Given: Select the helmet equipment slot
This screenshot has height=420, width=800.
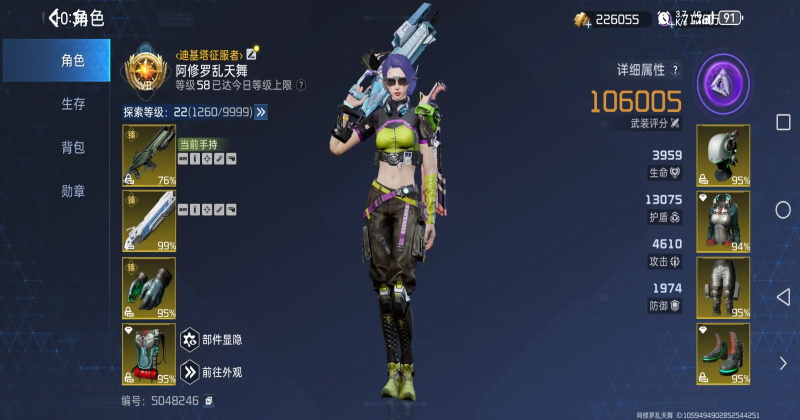Looking at the screenshot, I should [722, 155].
